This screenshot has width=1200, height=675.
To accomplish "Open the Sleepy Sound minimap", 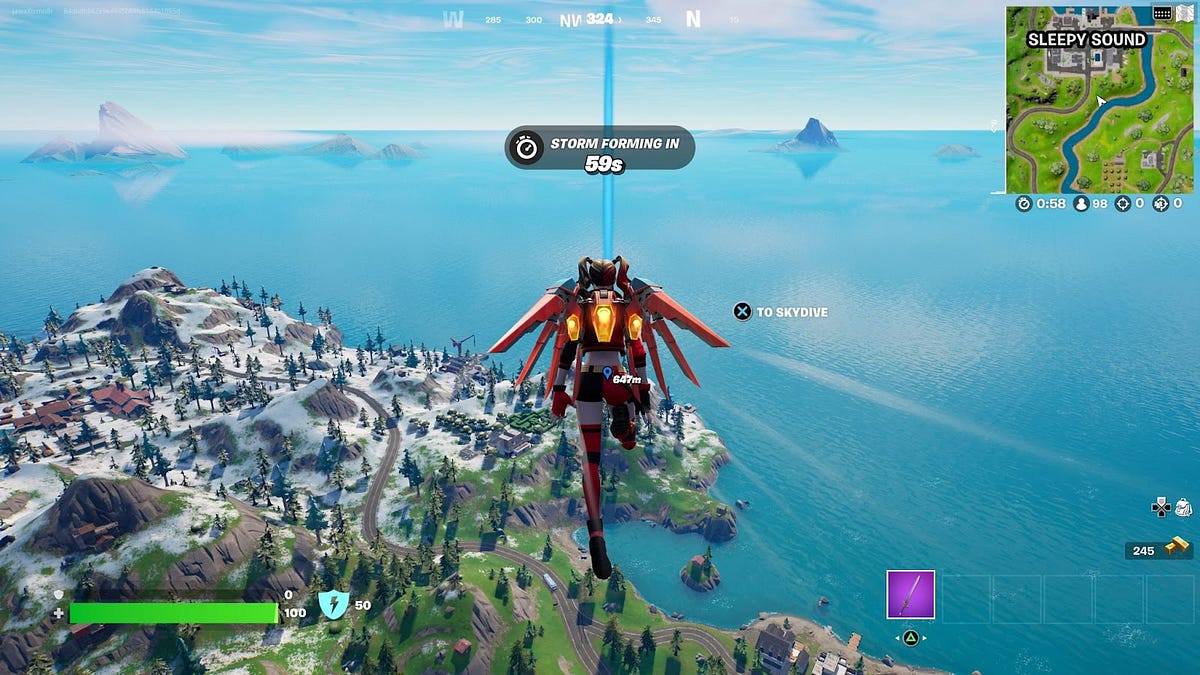I will click(x=1099, y=100).
